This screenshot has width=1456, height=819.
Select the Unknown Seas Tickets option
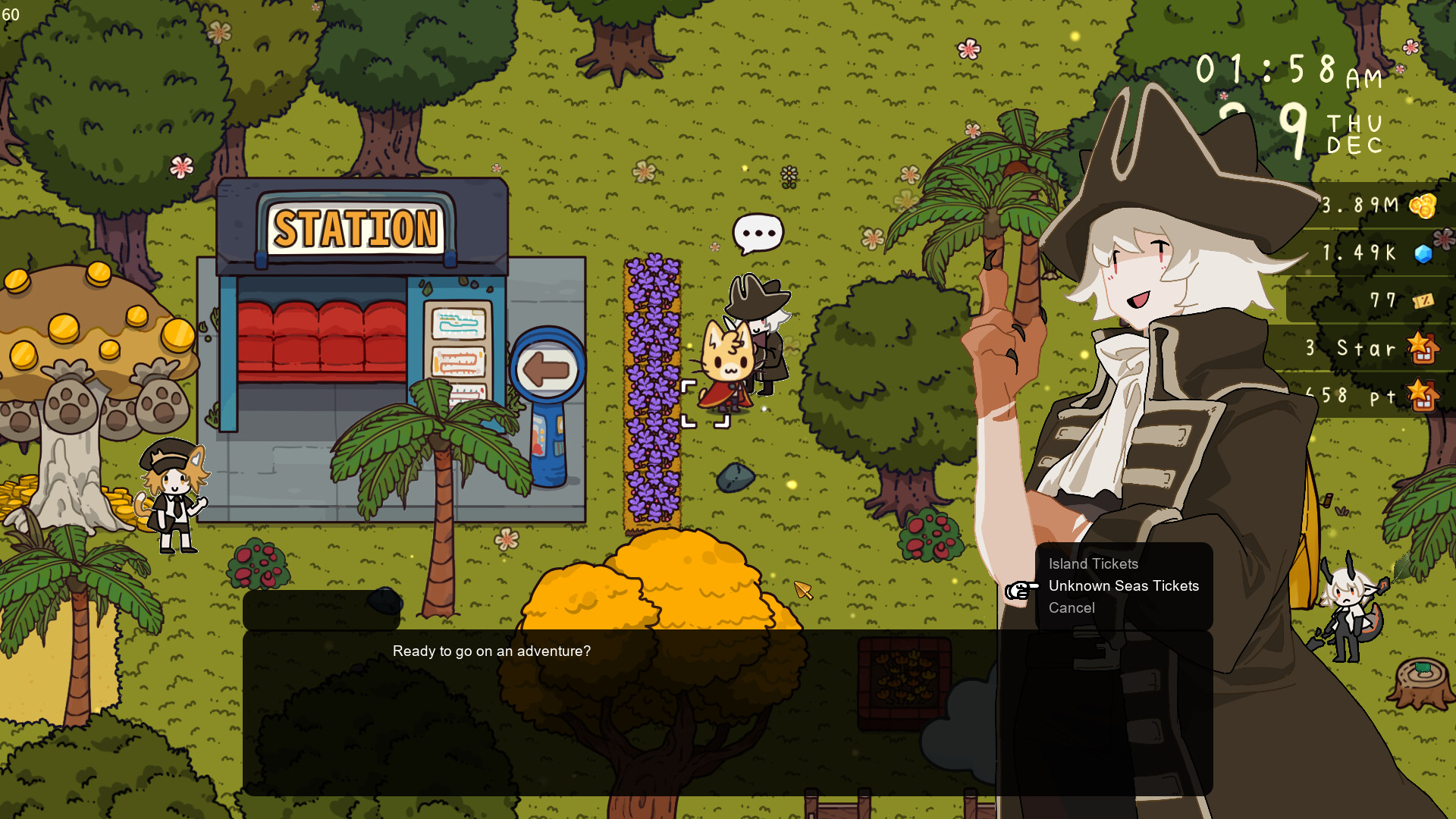(x=1123, y=585)
